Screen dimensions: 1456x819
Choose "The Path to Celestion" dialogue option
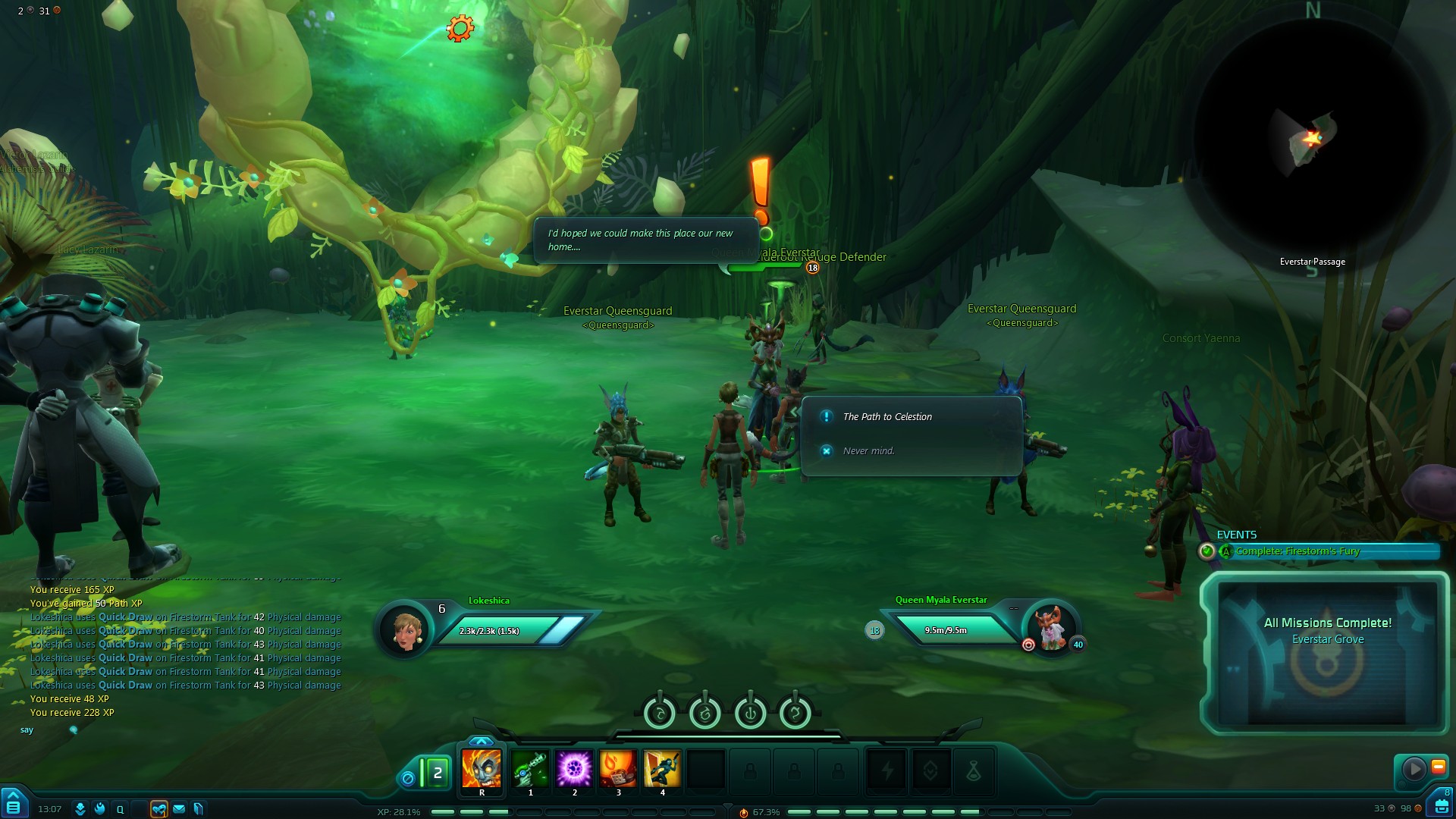pos(887,417)
